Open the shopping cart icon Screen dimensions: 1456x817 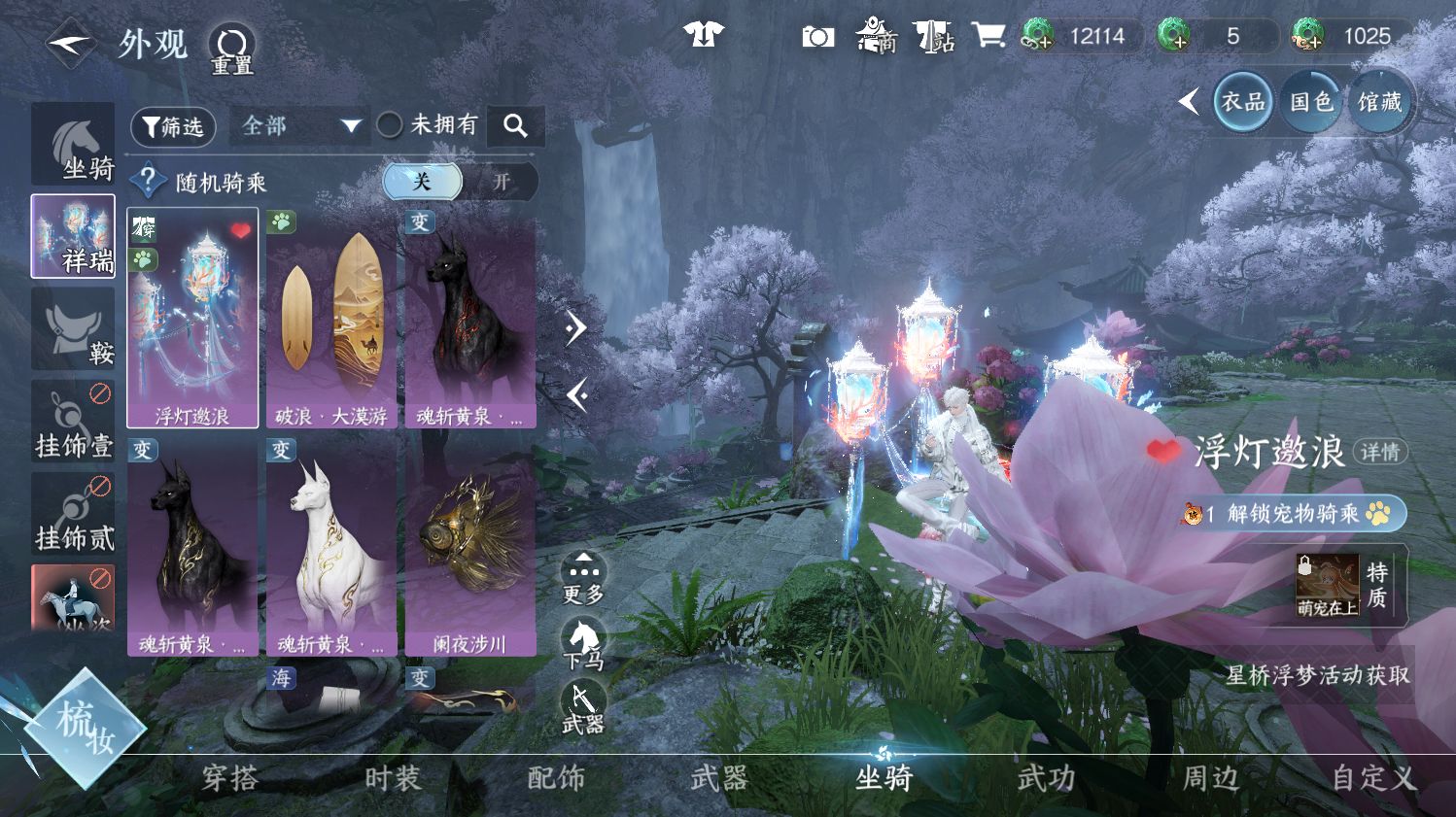tap(988, 37)
